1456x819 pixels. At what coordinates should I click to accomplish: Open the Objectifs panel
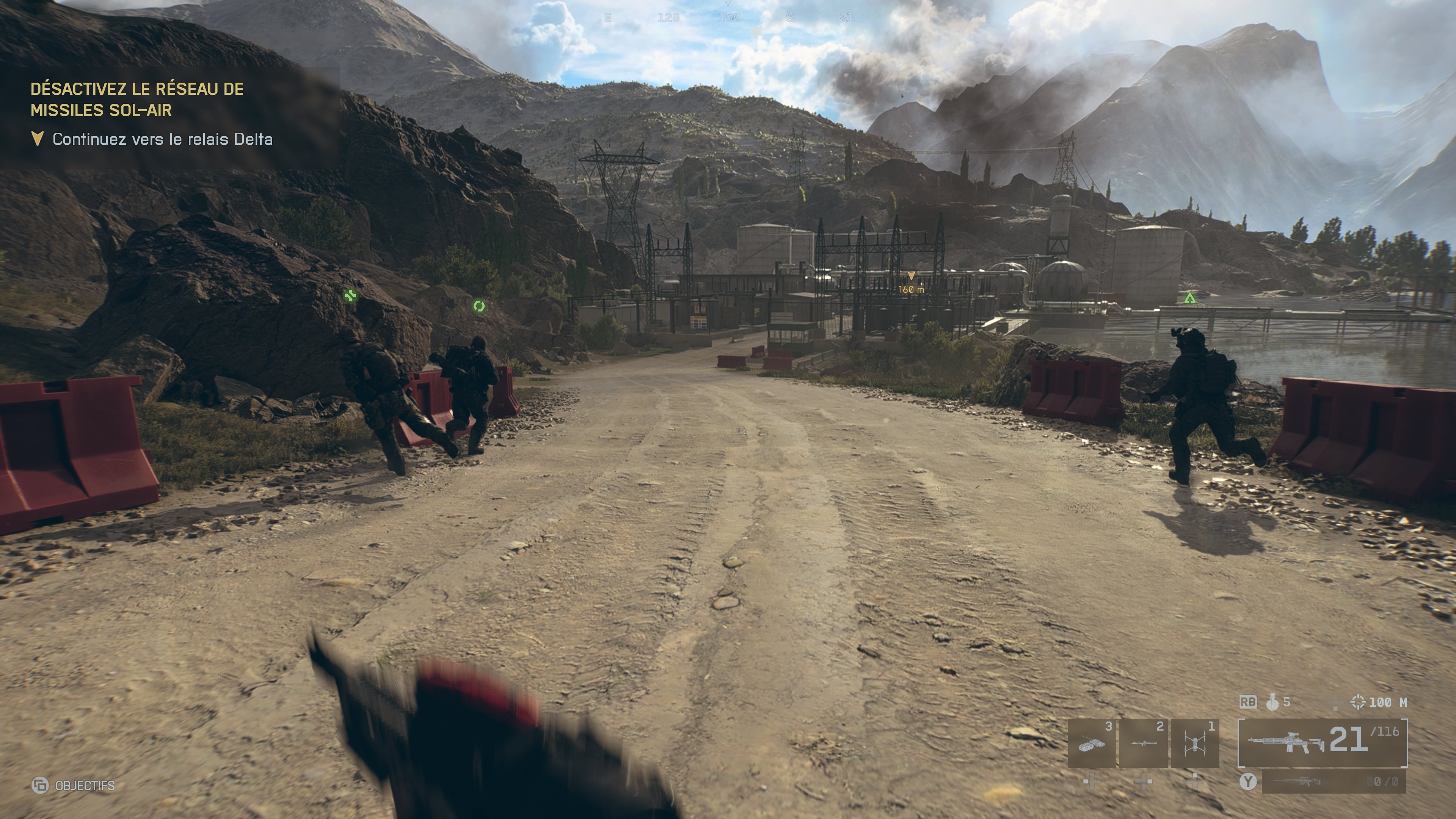pyautogui.click(x=74, y=785)
